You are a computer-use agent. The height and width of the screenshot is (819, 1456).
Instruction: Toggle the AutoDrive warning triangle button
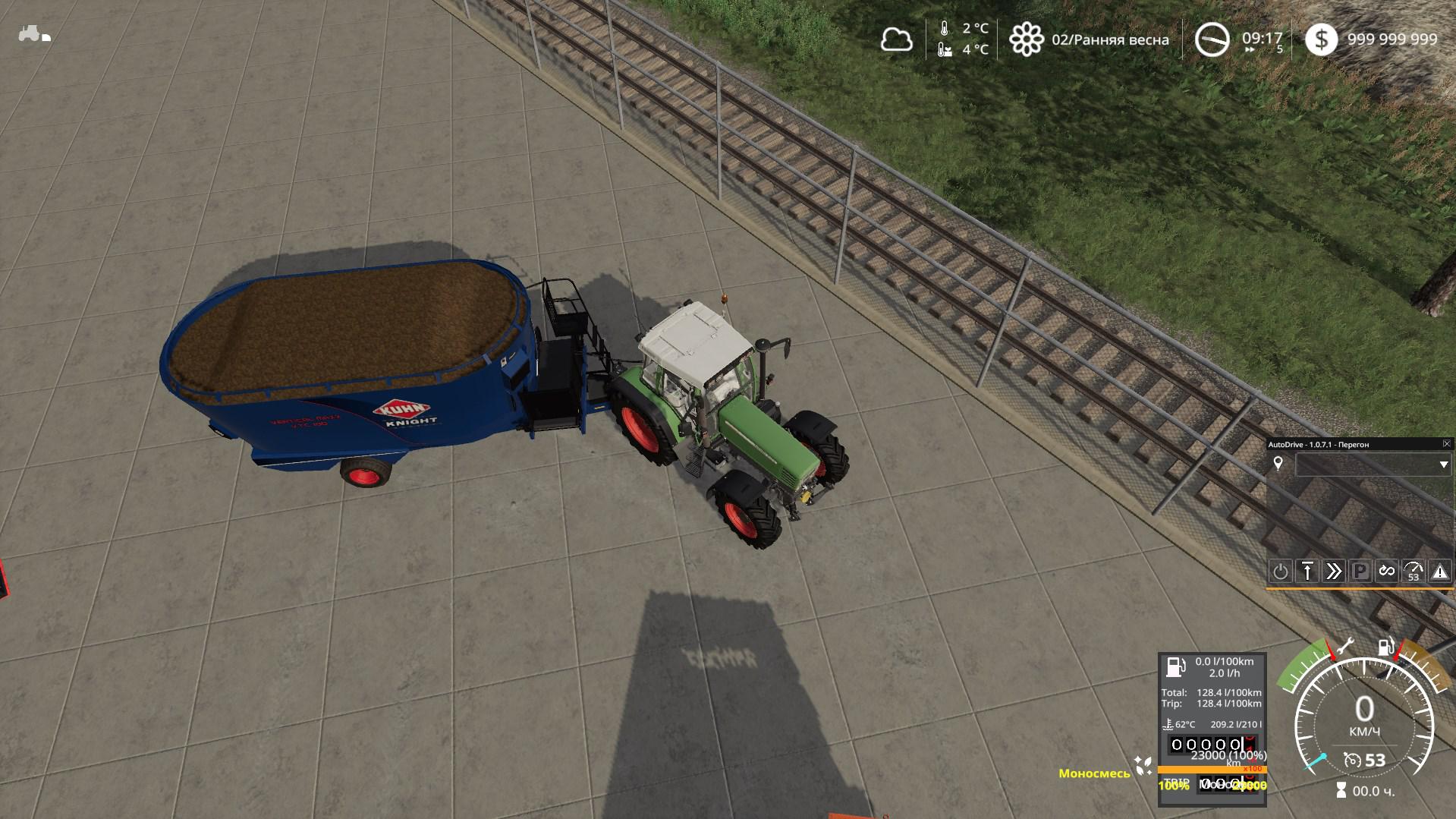[x=1440, y=572]
